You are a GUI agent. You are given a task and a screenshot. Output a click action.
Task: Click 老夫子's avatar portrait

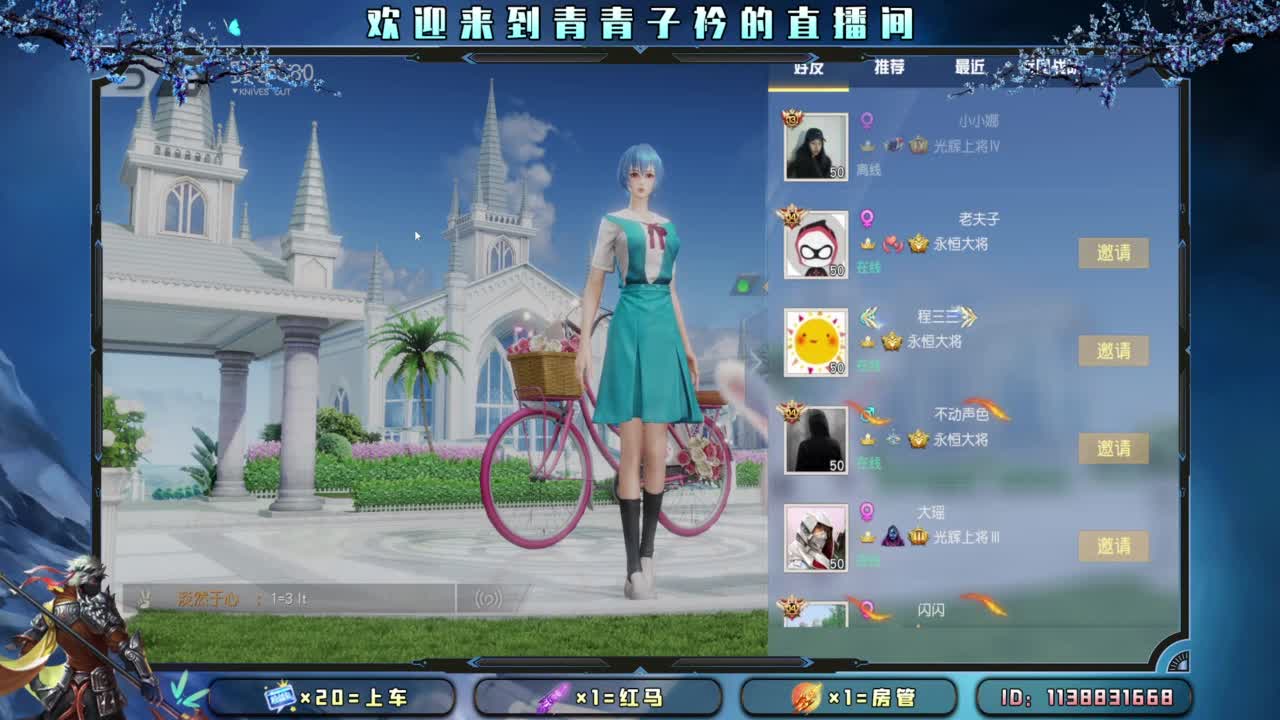tap(816, 245)
